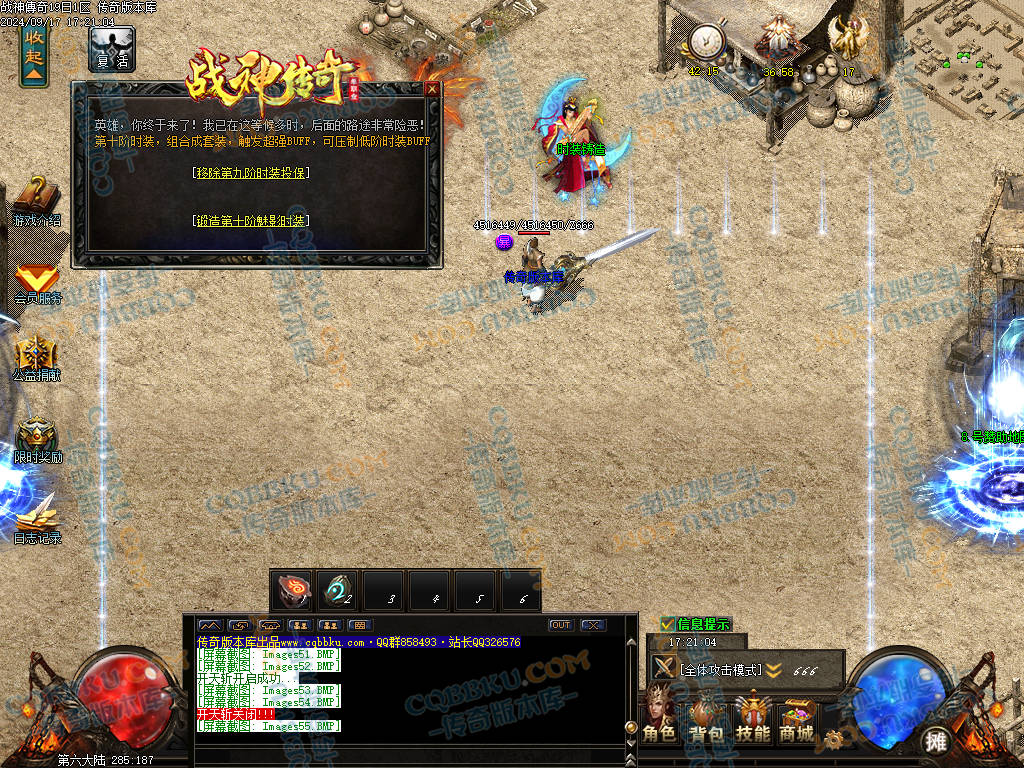Close the NPC dialogue window
1024x768 pixels.
coord(432,89)
